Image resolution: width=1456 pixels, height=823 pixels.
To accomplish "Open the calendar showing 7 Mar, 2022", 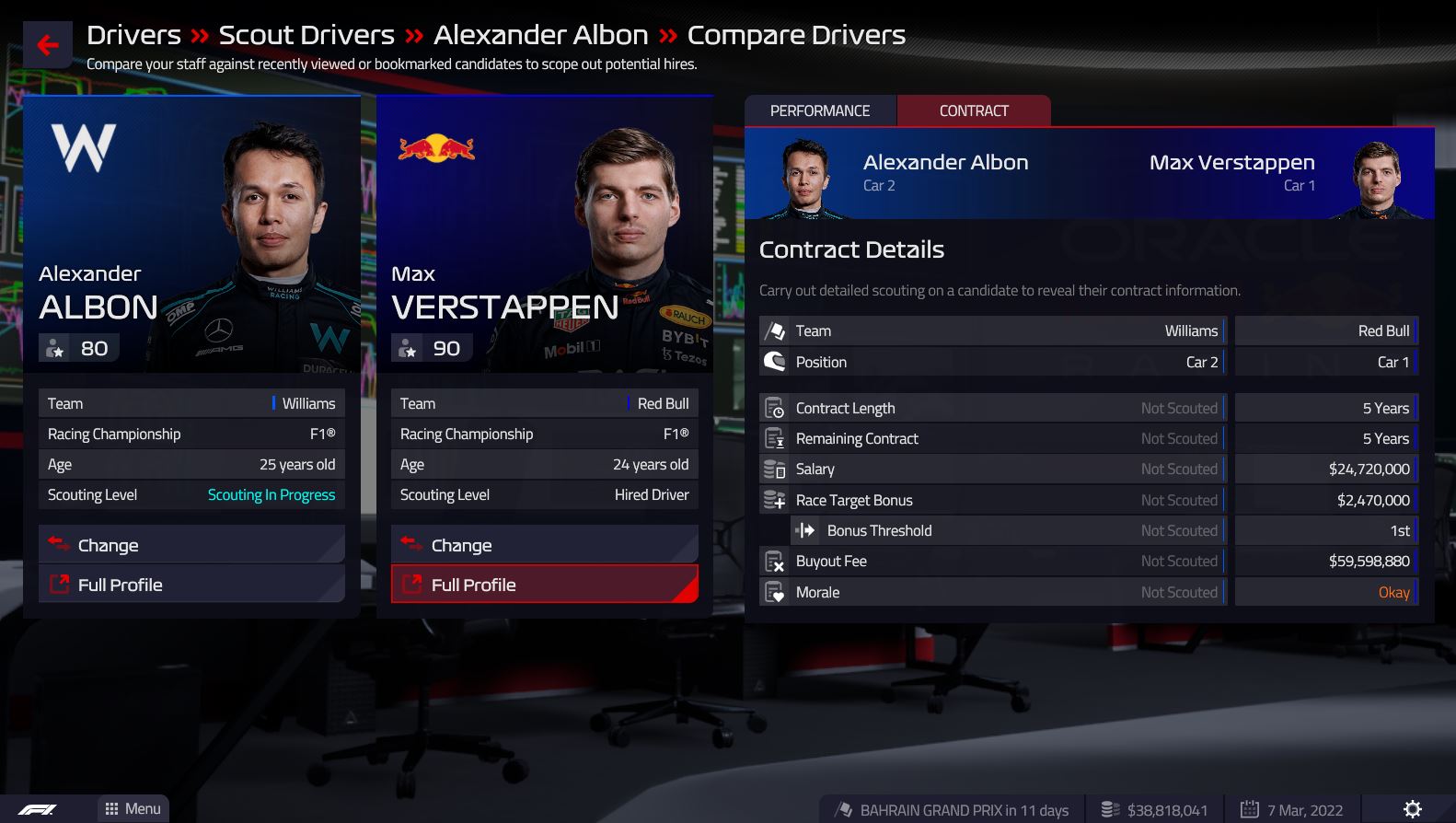I will tap(1292, 810).
